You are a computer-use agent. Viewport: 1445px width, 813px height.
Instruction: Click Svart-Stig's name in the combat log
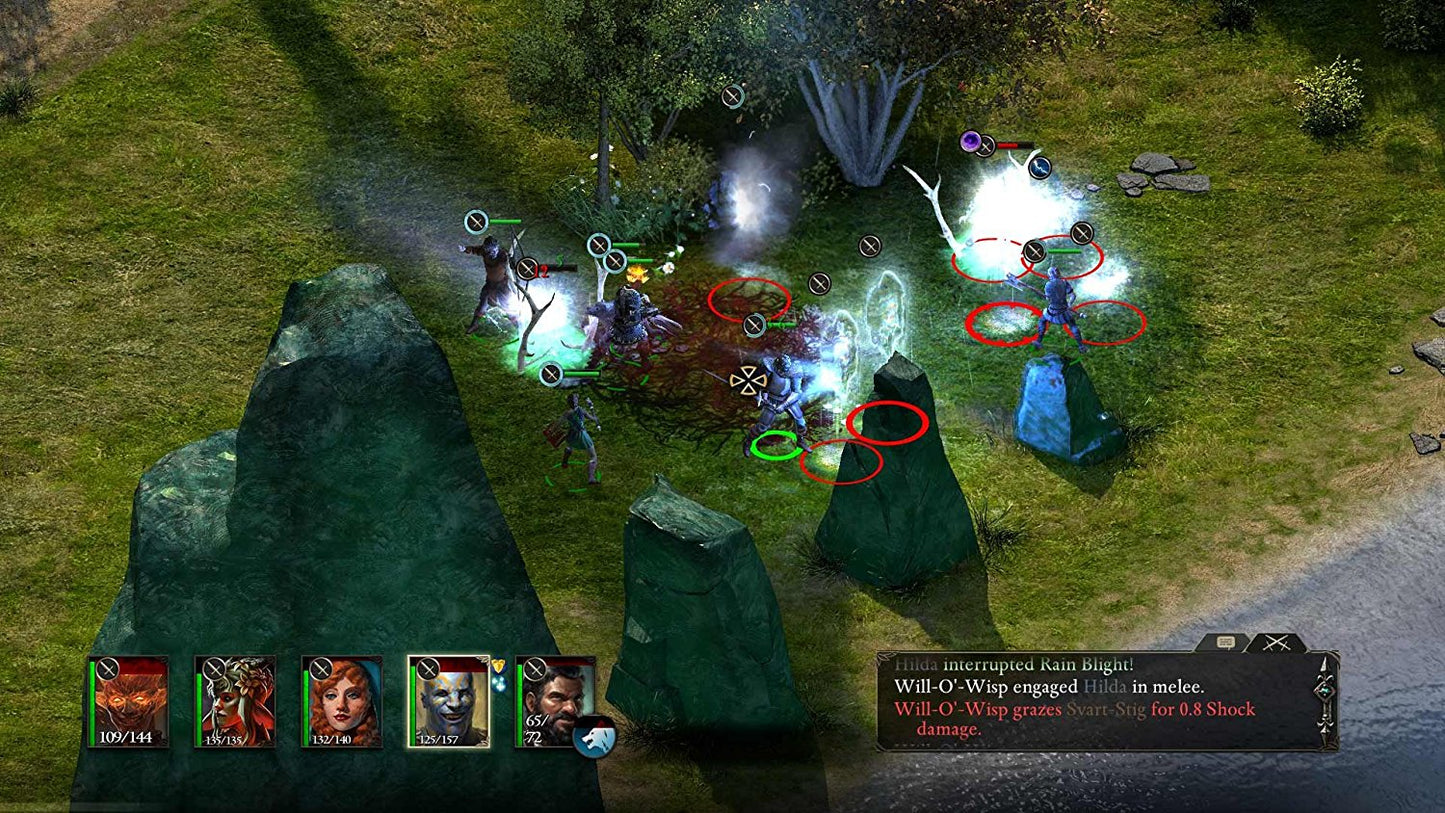1107,711
